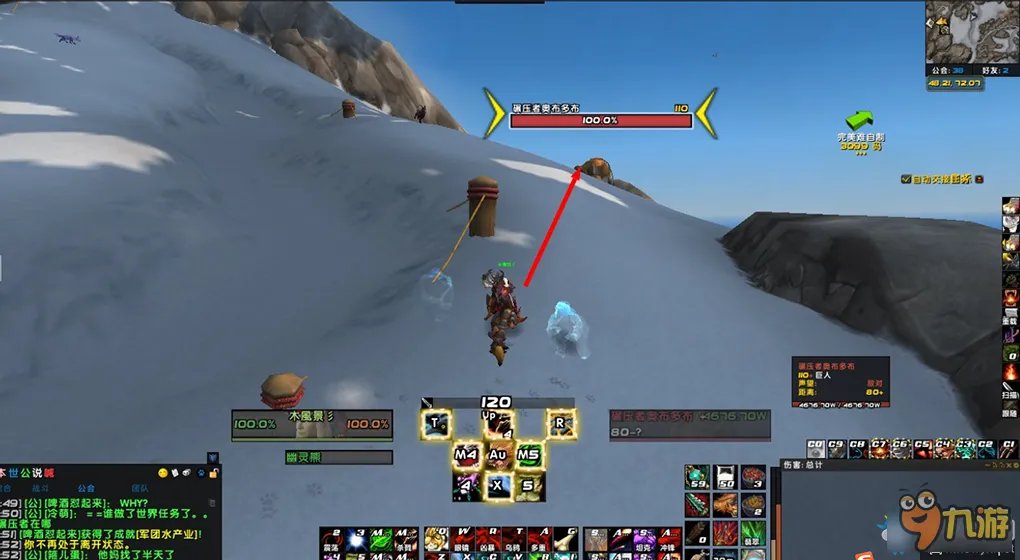Click the central Au ability icon
The image size is (1020, 560).
498,455
